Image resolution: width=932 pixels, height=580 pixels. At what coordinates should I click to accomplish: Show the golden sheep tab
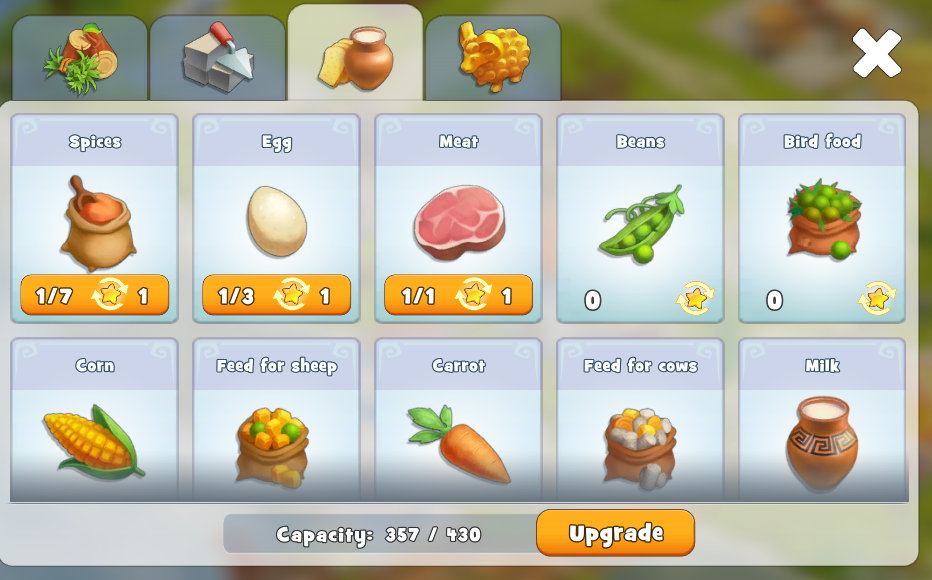pos(493,56)
